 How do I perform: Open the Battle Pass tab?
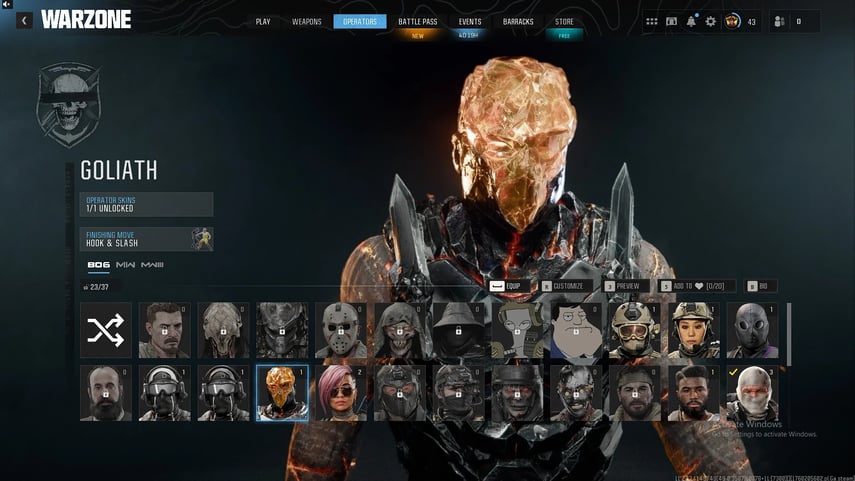pyautogui.click(x=418, y=21)
